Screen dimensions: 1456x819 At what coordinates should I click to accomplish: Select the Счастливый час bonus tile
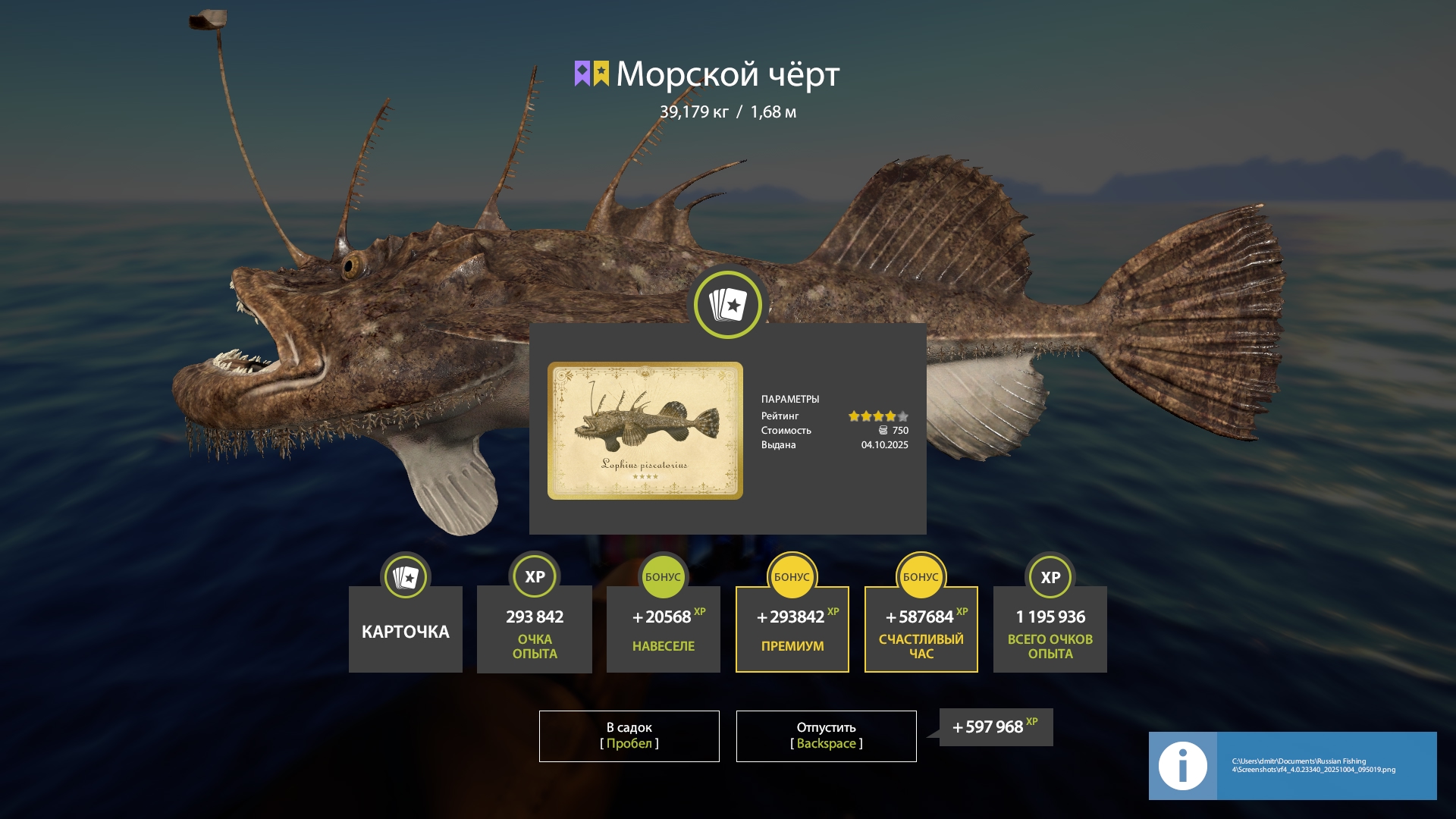coord(921,629)
